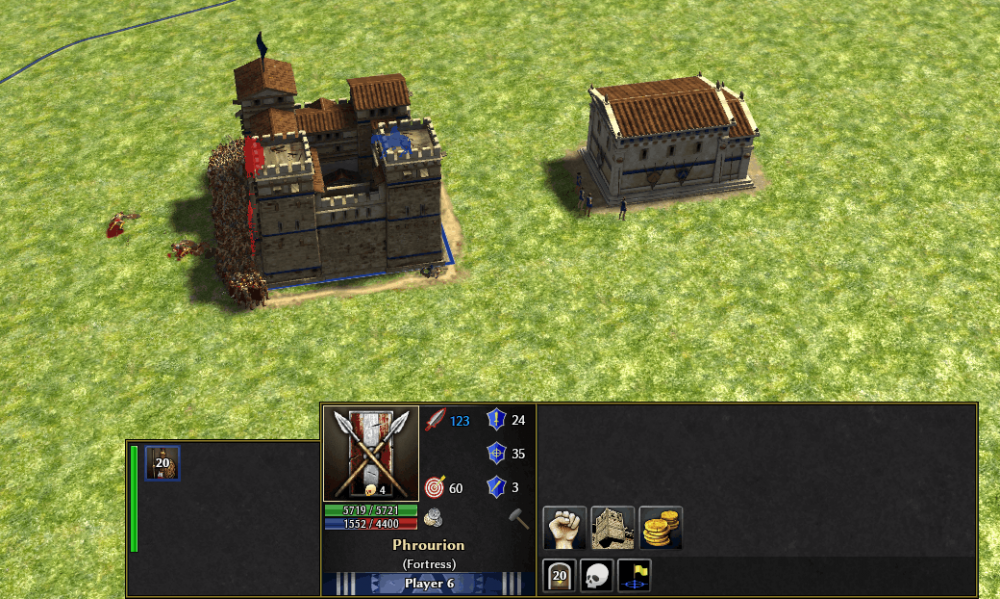Destroy the fortress with the skull button
Screen dimensions: 1000x599
(x=597, y=577)
